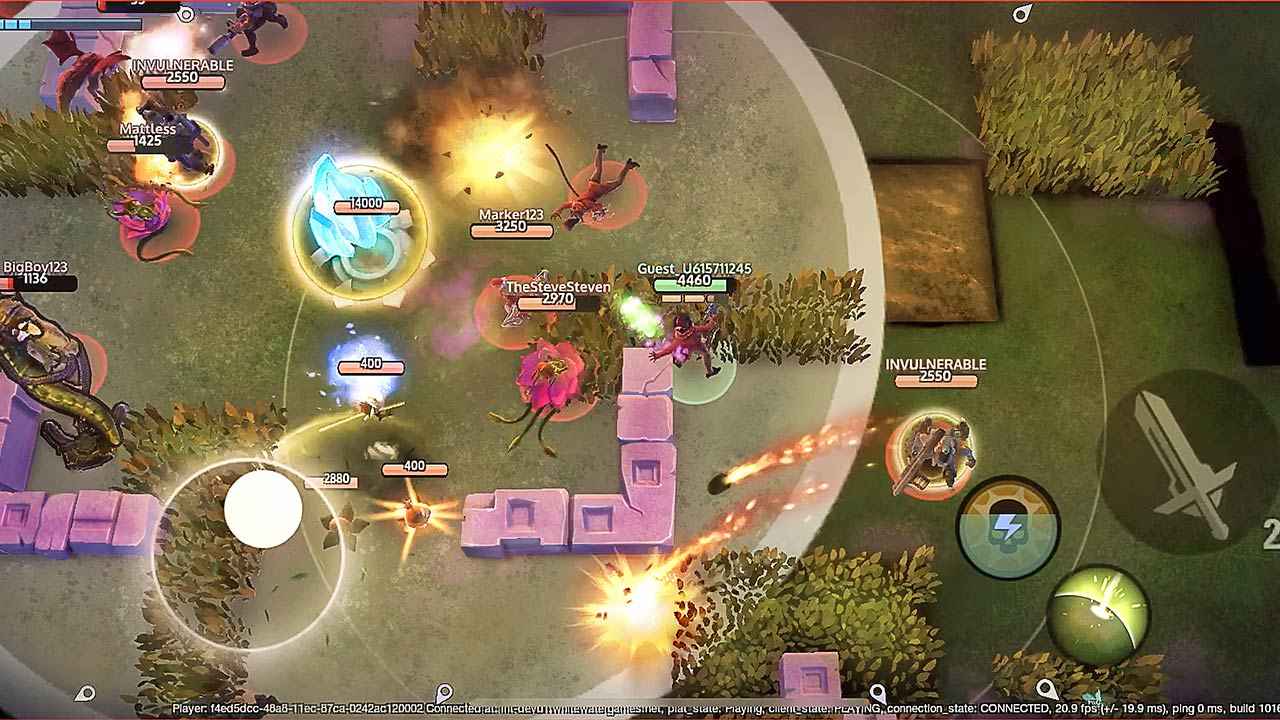Screen dimensions: 1280x720
Task: Activate the lightning energy ability
Action: (1012, 525)
